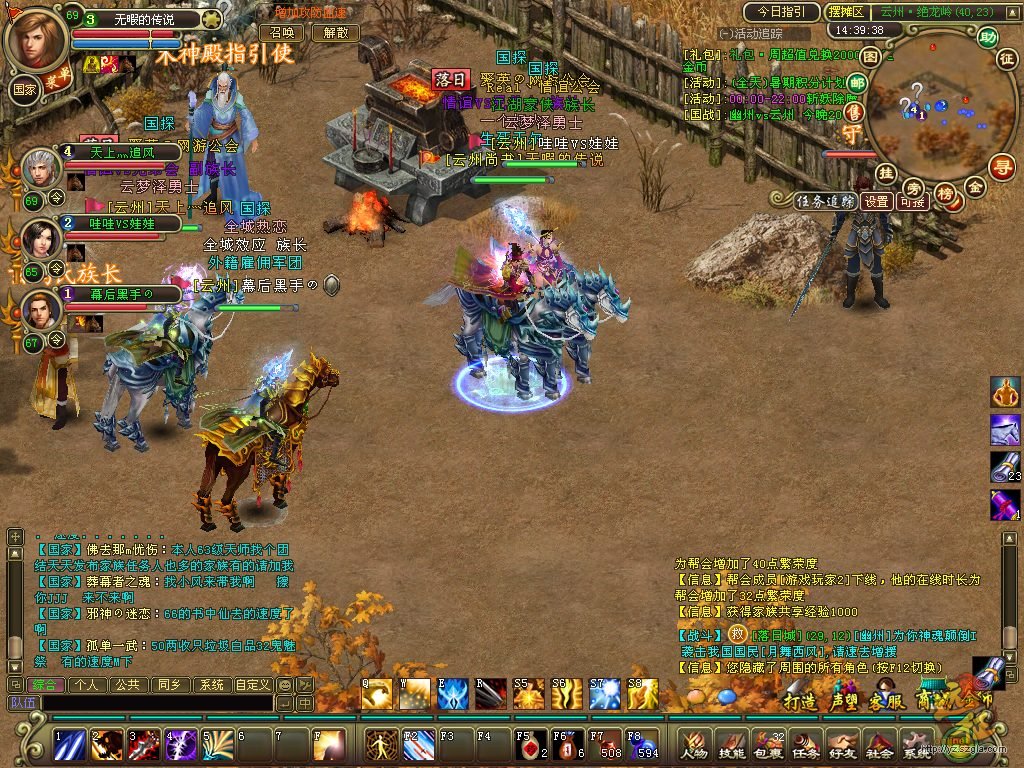Click the 召唤 summon button
The height and width of the screenshot is (768, 1024).
[x=291, y=32]
